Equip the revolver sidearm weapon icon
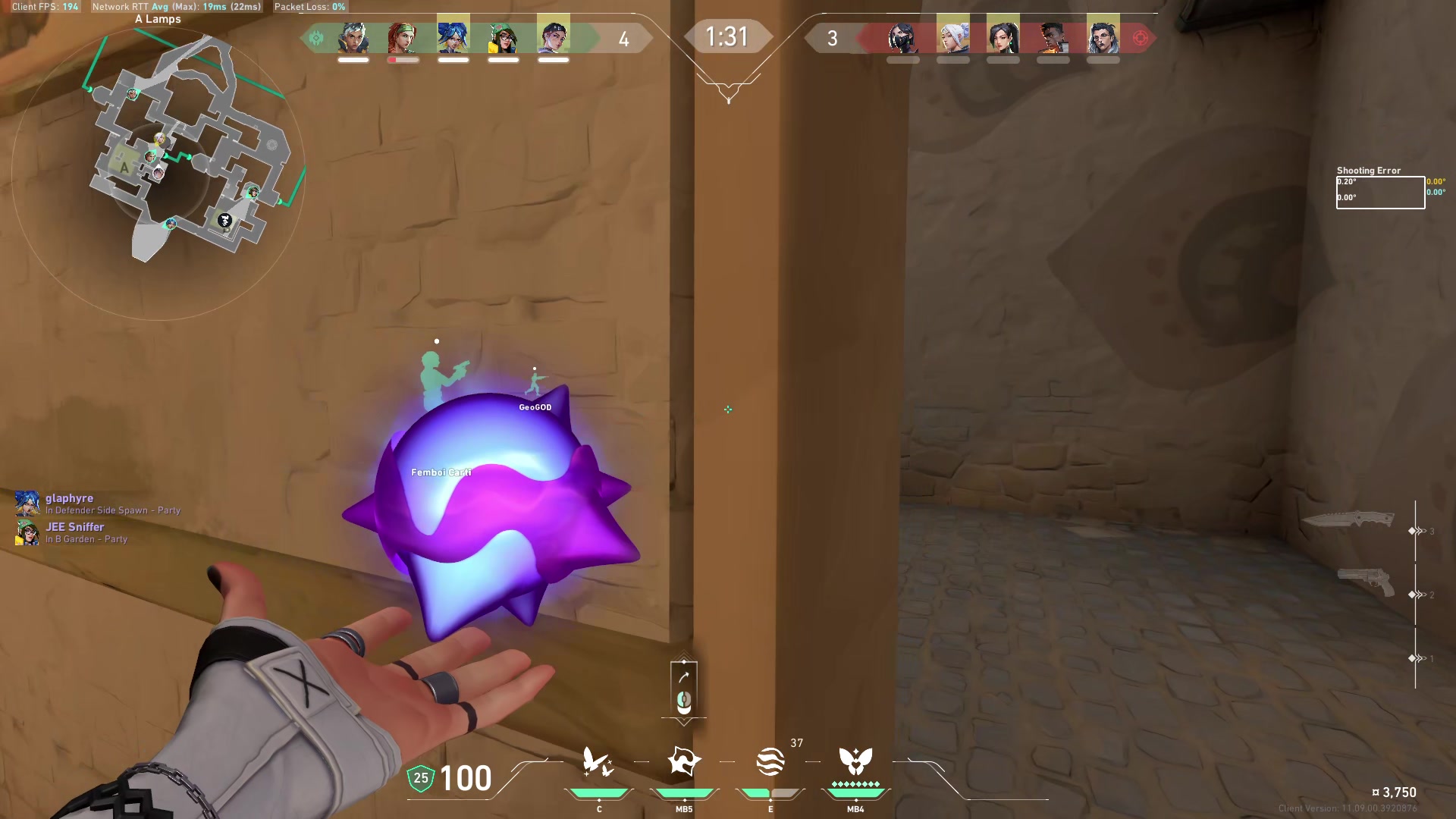The width and height of the screenshot is (1456, 819). point(1366,582)
